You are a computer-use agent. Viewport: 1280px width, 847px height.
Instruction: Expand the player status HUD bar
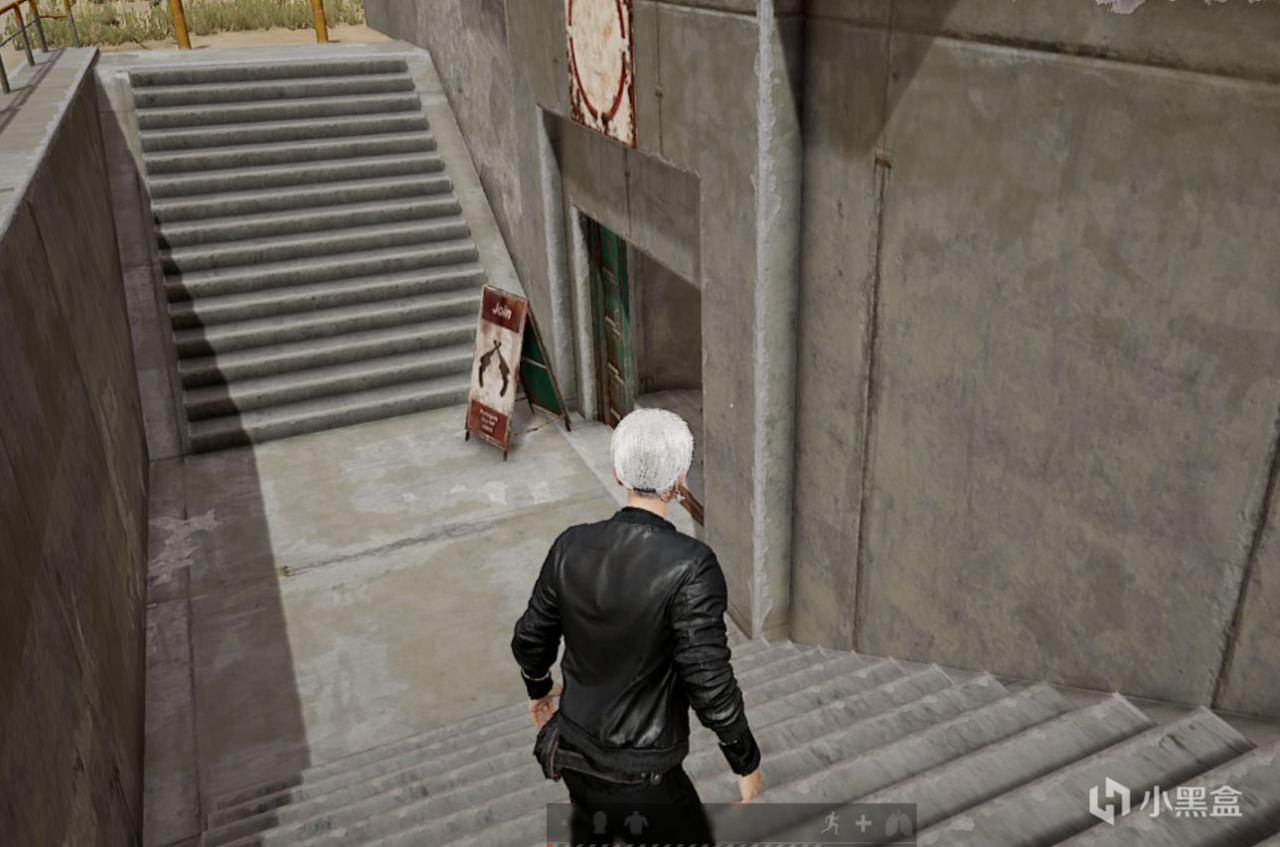point(730,822)
